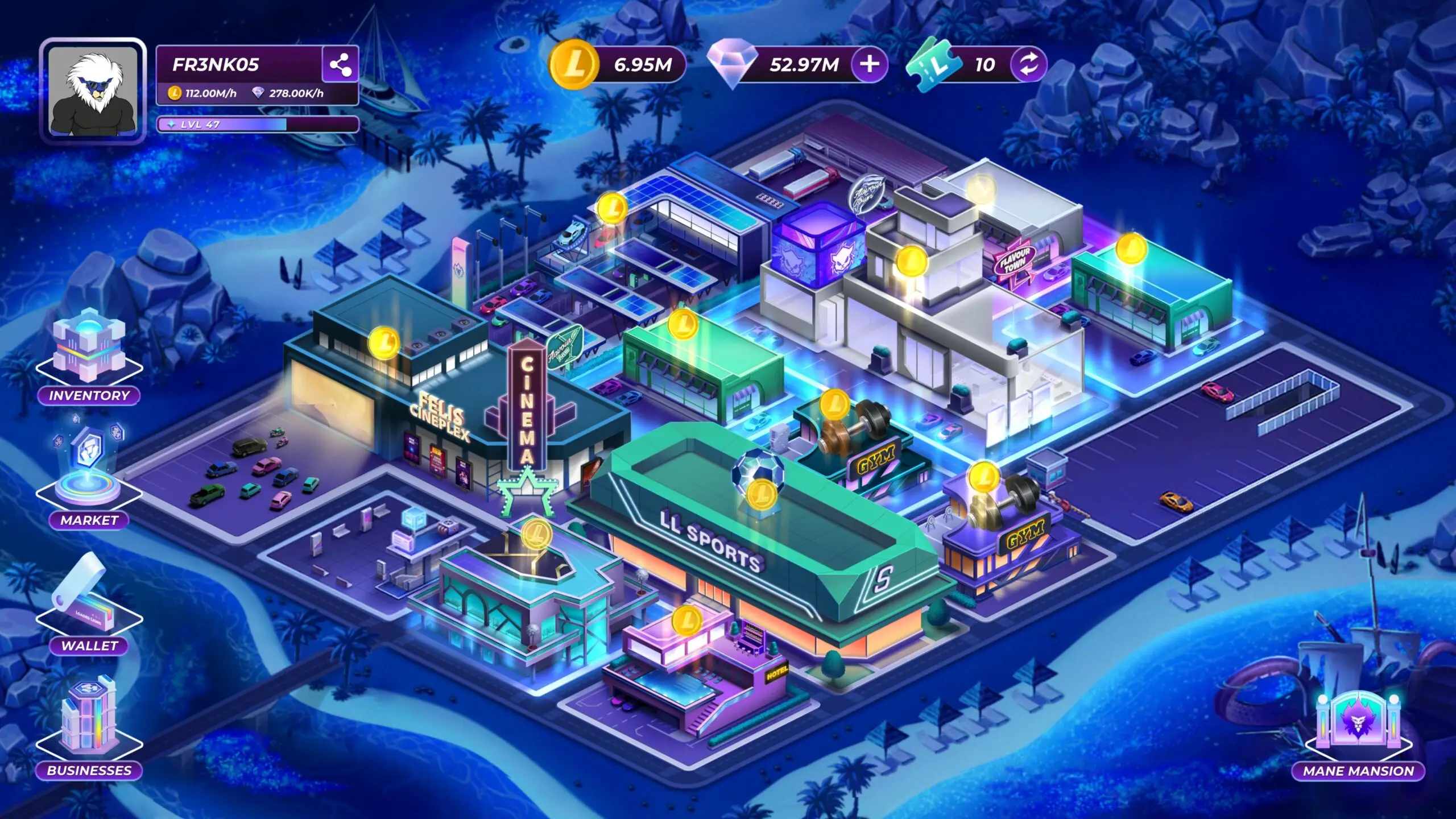This screenshot has width=1456, height=819.
Task: Click the gold coin currency icon
Action: click(573, 64)
